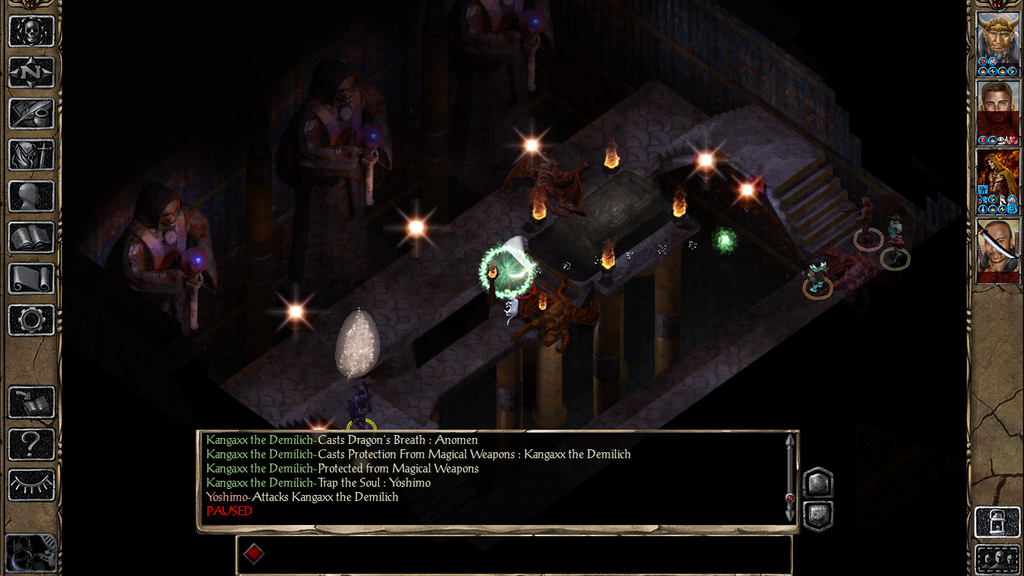Click the red diamond button below the log
This screenshot has height=576, width=1024.
pyautogui.click(x=254, y=554)
